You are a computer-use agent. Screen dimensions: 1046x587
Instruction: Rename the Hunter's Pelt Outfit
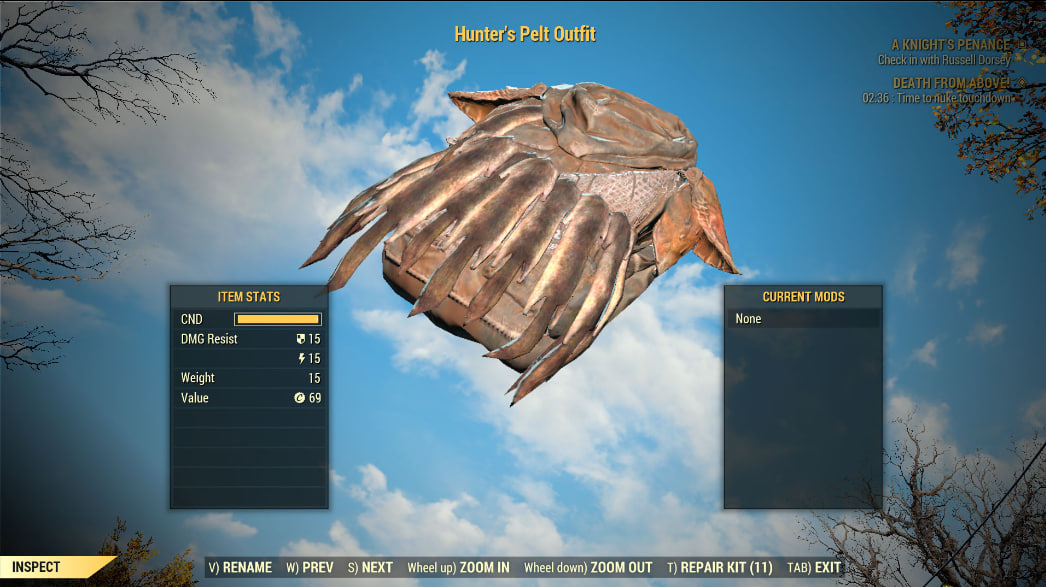[x=240, y=567]
